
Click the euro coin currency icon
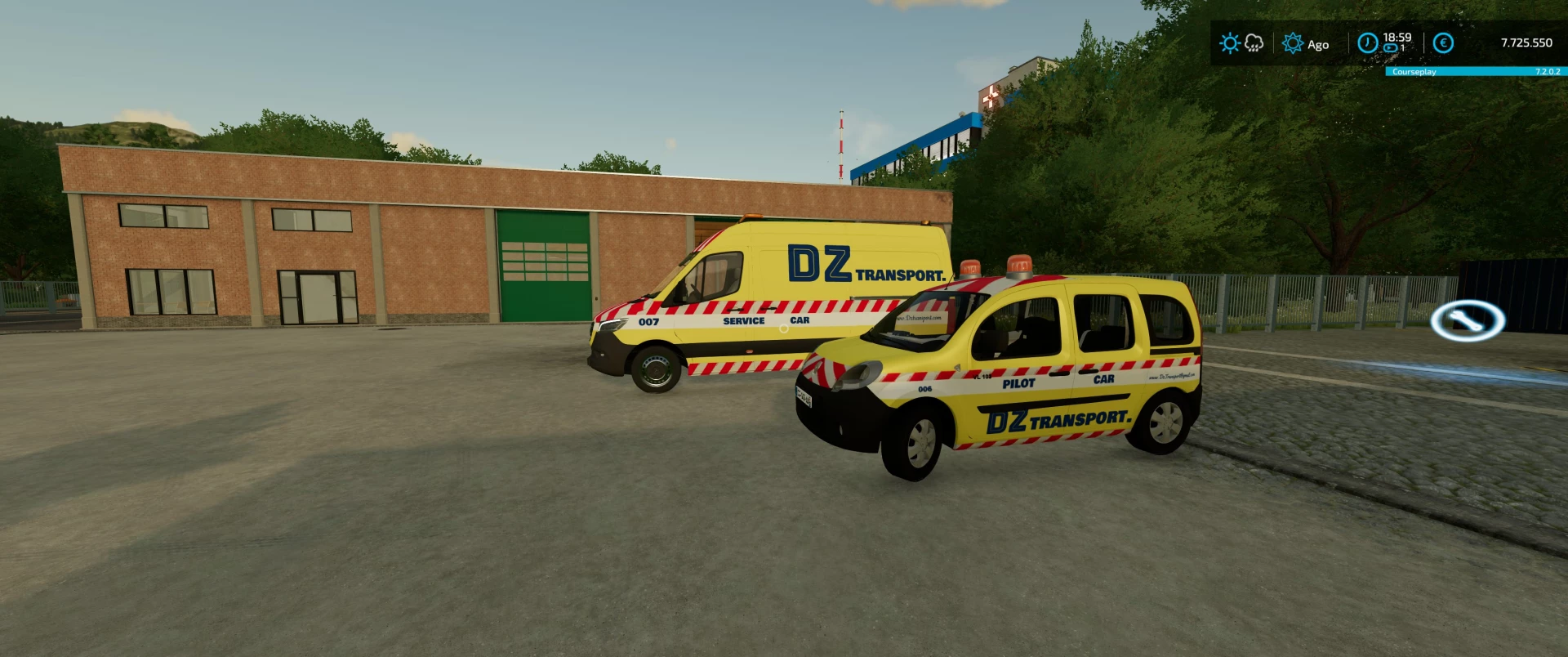click(x=1443, y=42)
